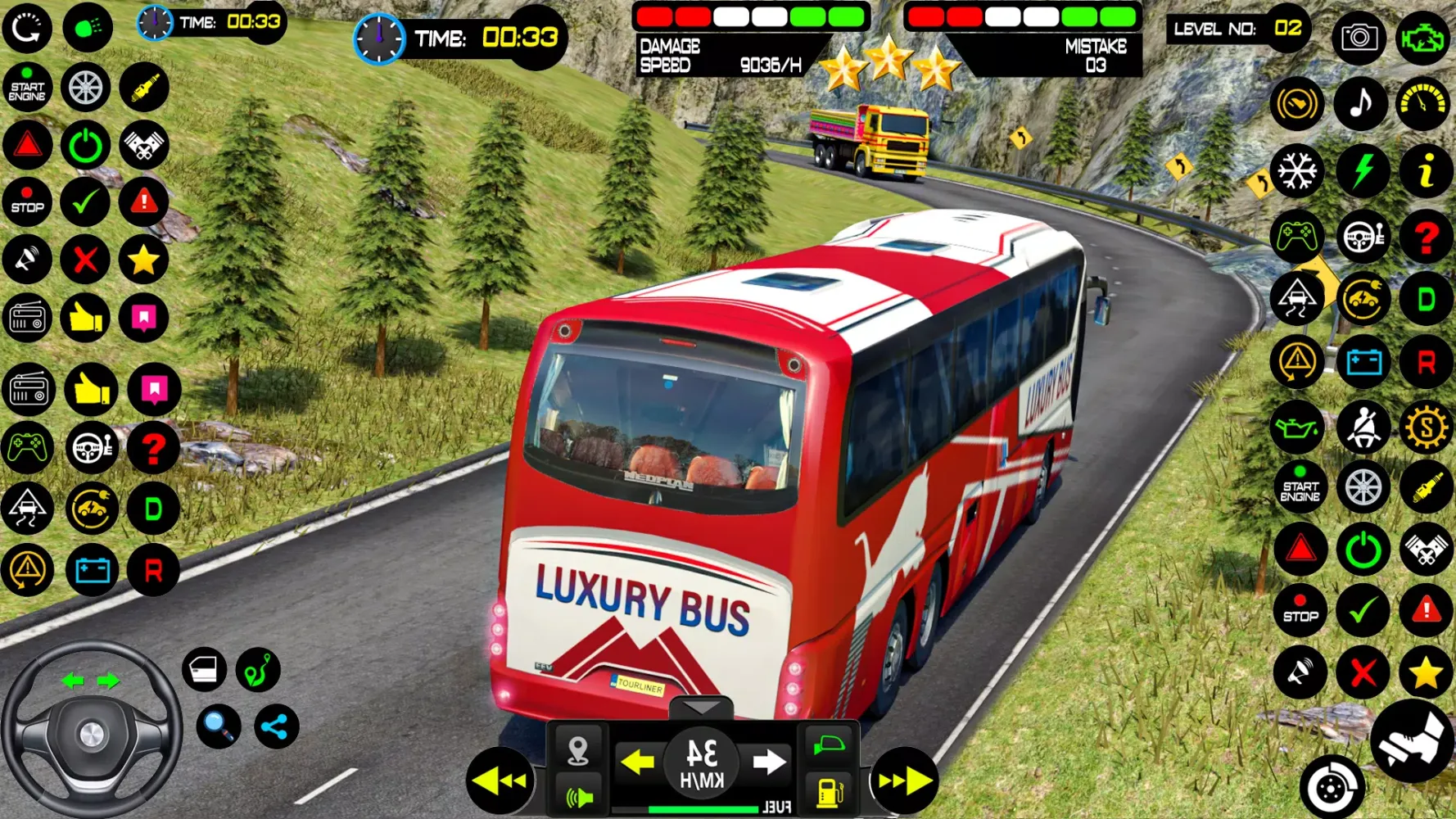Open the yellow info icon
This screenshot has height=819, width=1456.
pos(1426,171)
